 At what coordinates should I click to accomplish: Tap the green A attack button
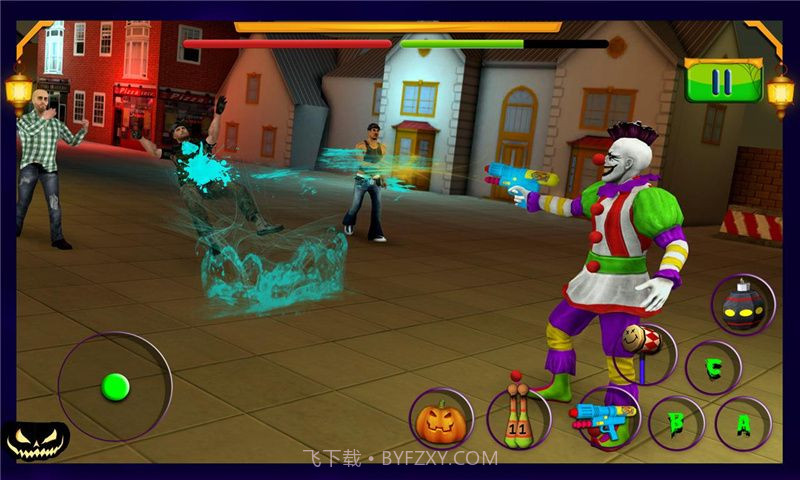coord(743,424)
